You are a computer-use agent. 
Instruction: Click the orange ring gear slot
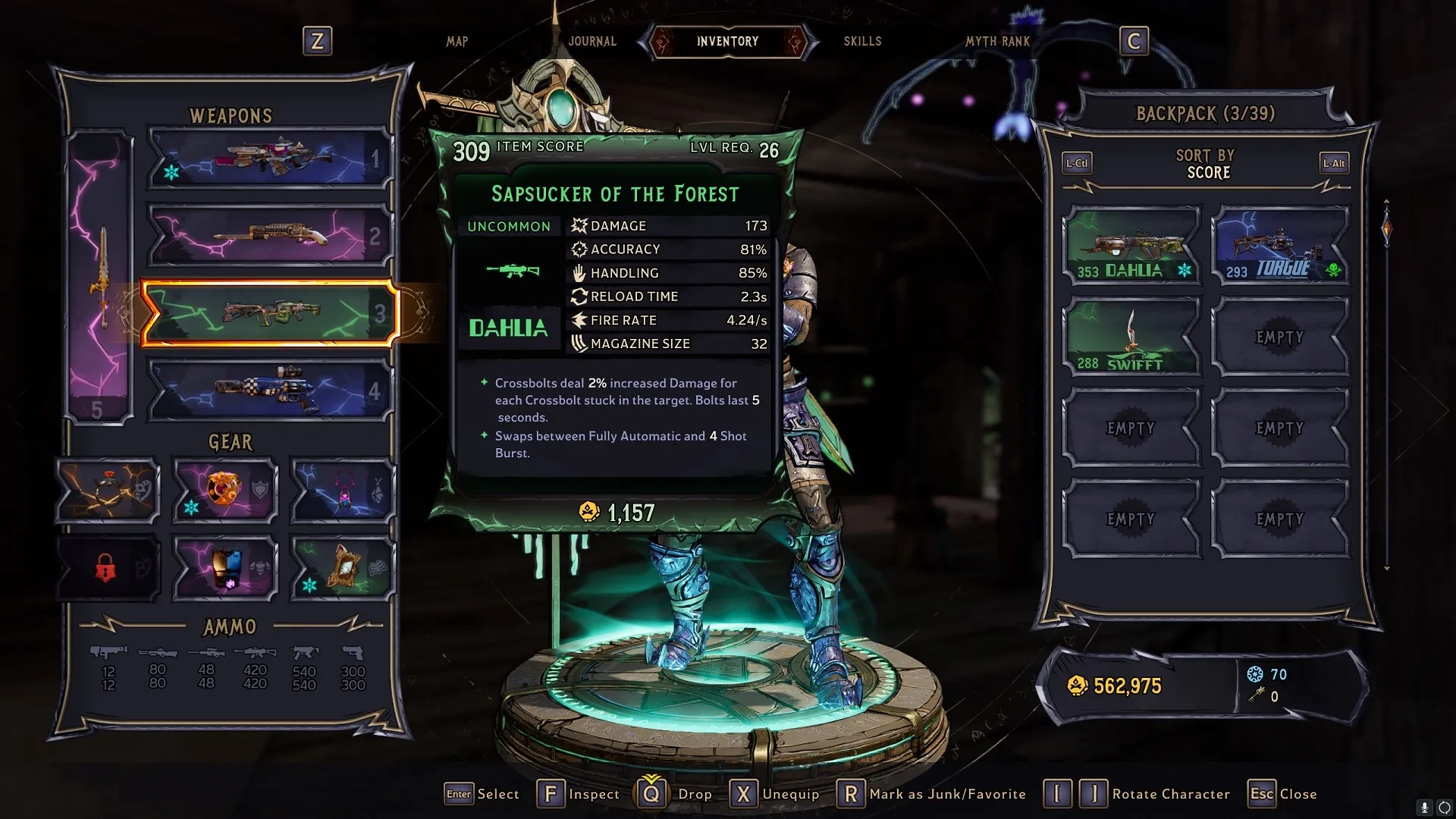click(x=108, y=491)
